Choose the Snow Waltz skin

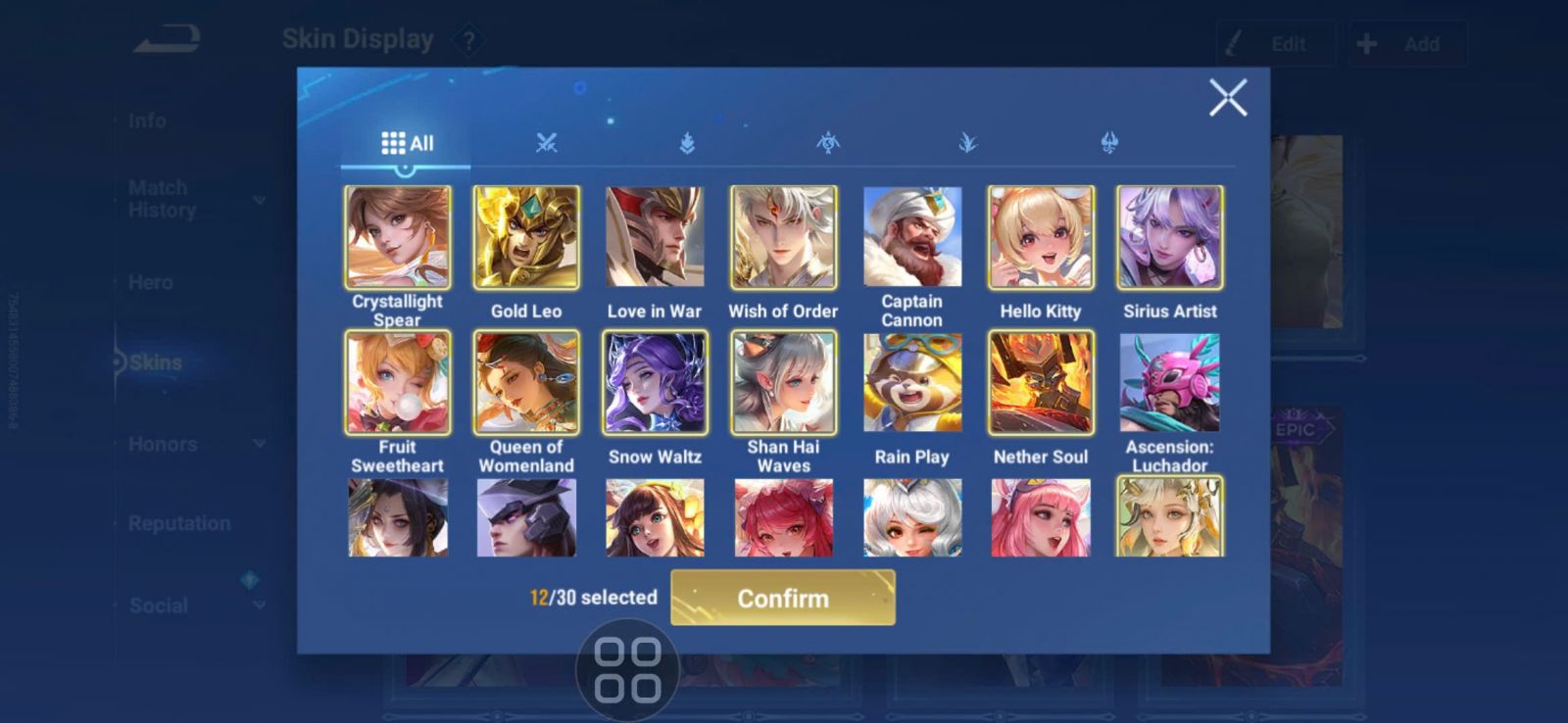(x=655, y=382)
